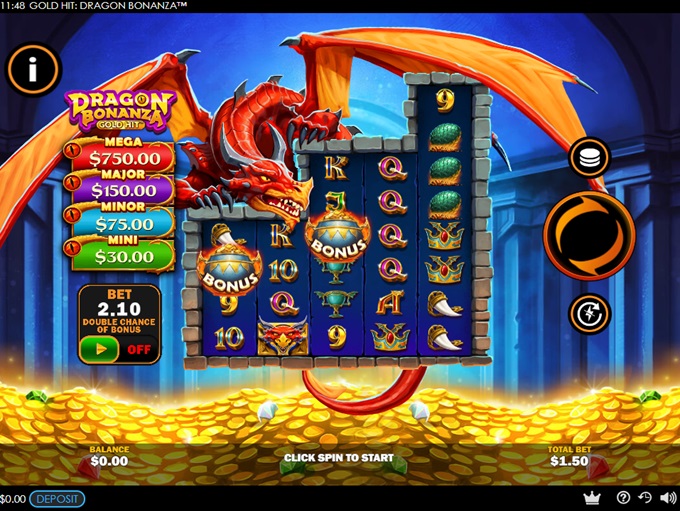Open the coin stack bet settings

(x=589, y=158)
